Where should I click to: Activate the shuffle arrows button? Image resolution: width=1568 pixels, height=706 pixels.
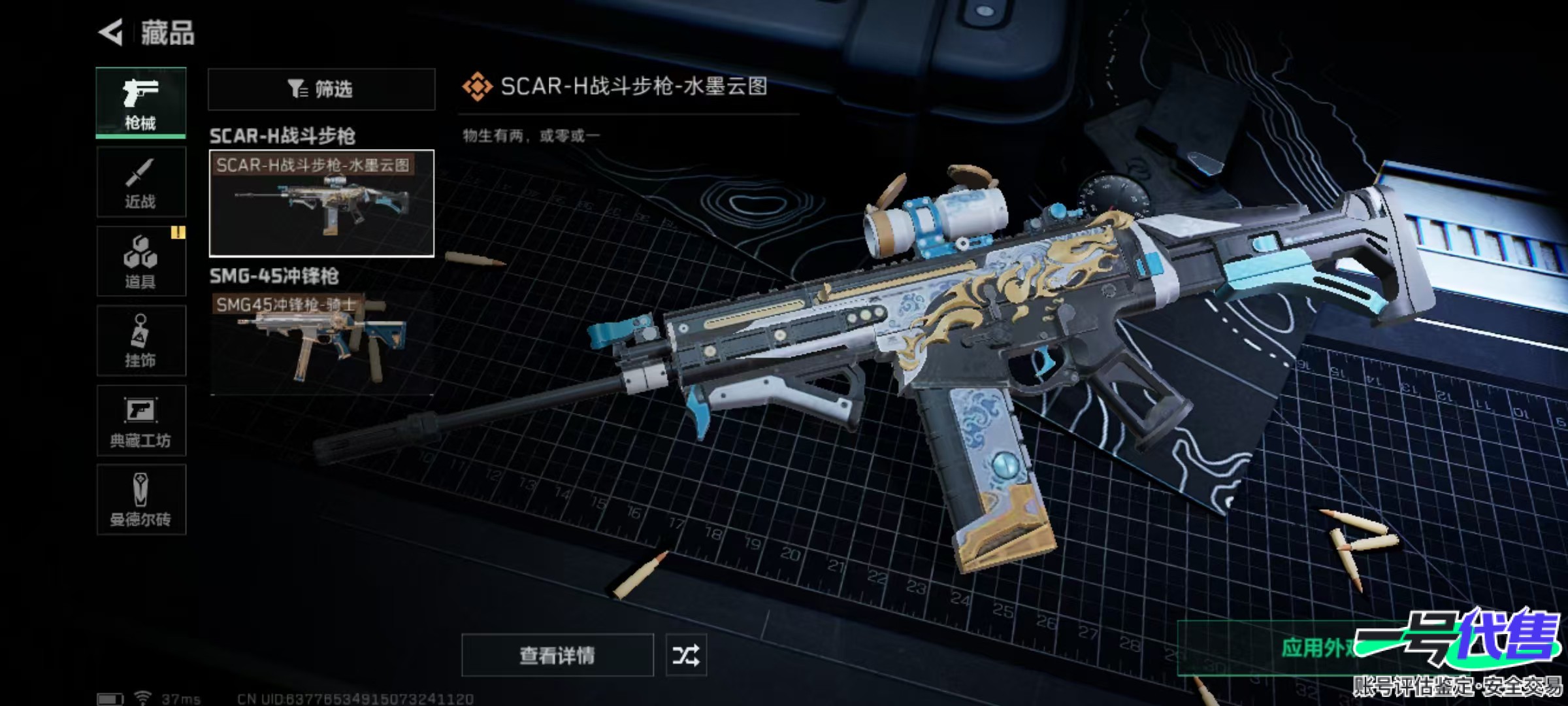click(x=685, y=655)
